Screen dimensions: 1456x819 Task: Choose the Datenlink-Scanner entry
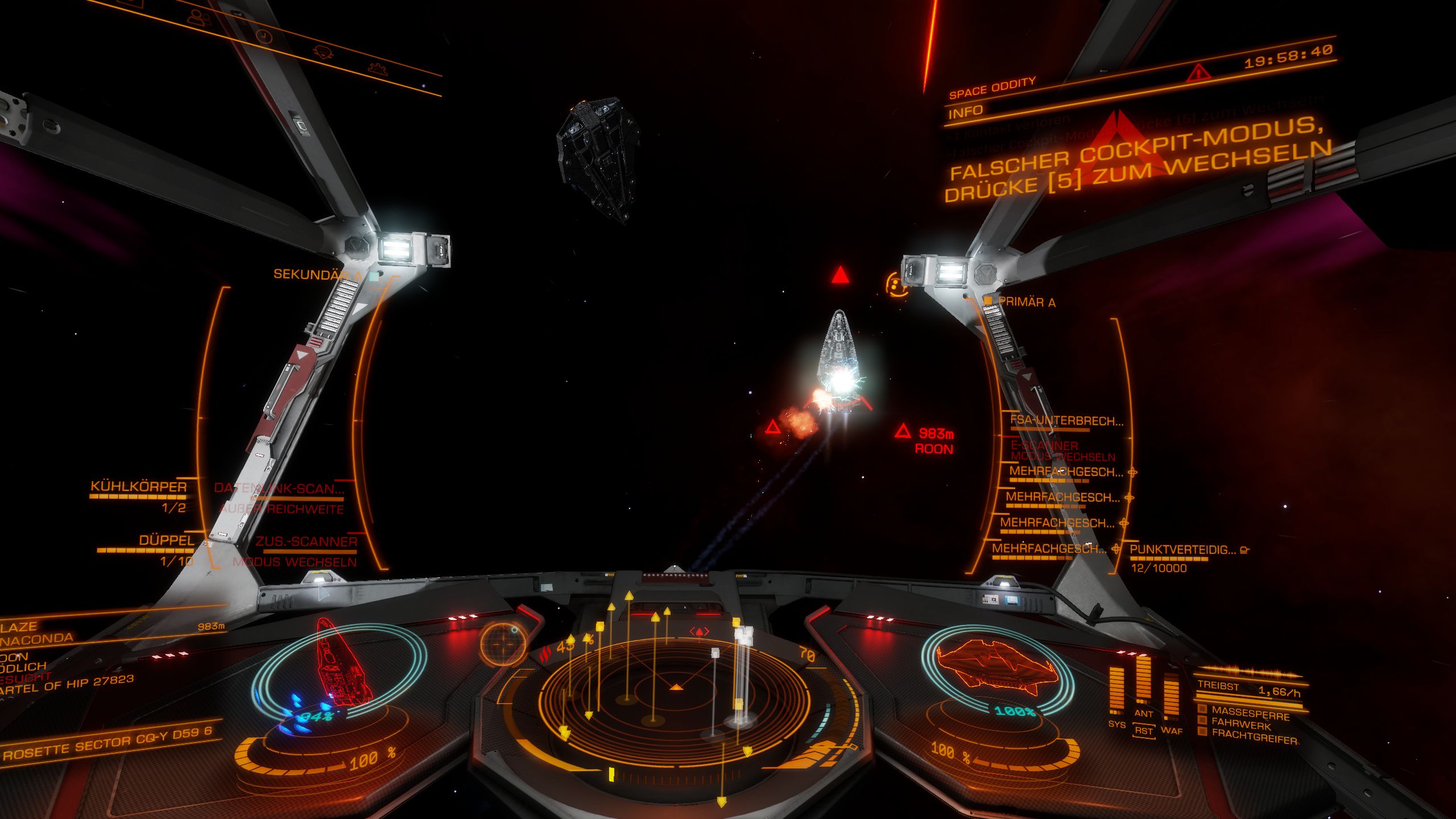(279, 489)
